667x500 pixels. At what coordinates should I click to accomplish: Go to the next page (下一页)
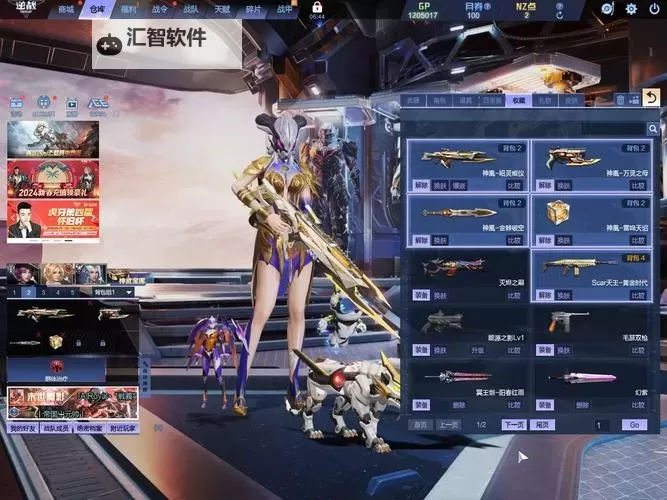(514, 425)
